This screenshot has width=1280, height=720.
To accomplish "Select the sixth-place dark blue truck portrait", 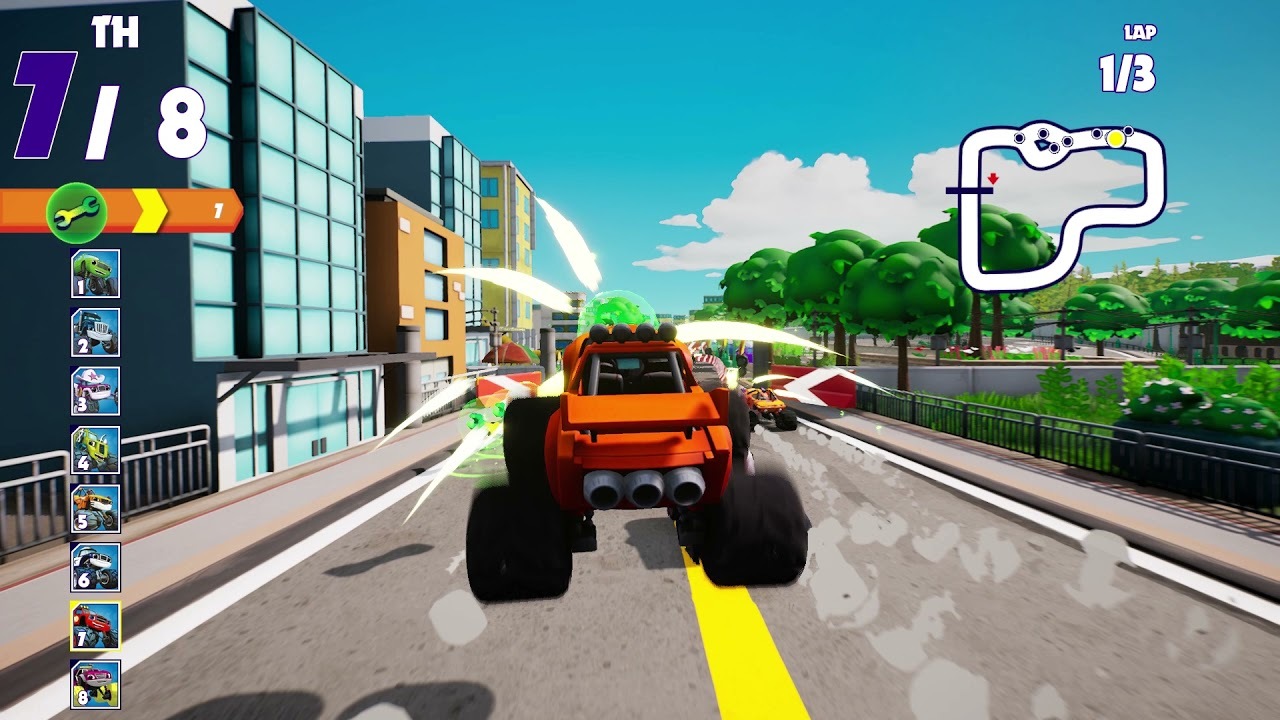I will pos(96,567).
